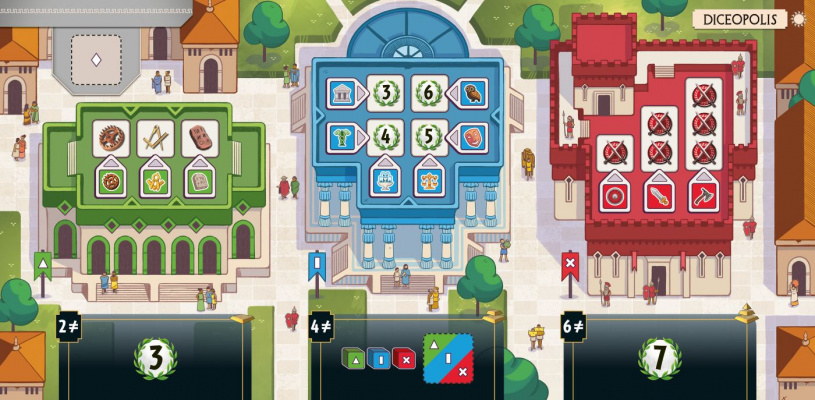
Task: Choose the golden scales tile in the blue building
Action: tap(428, 180)
